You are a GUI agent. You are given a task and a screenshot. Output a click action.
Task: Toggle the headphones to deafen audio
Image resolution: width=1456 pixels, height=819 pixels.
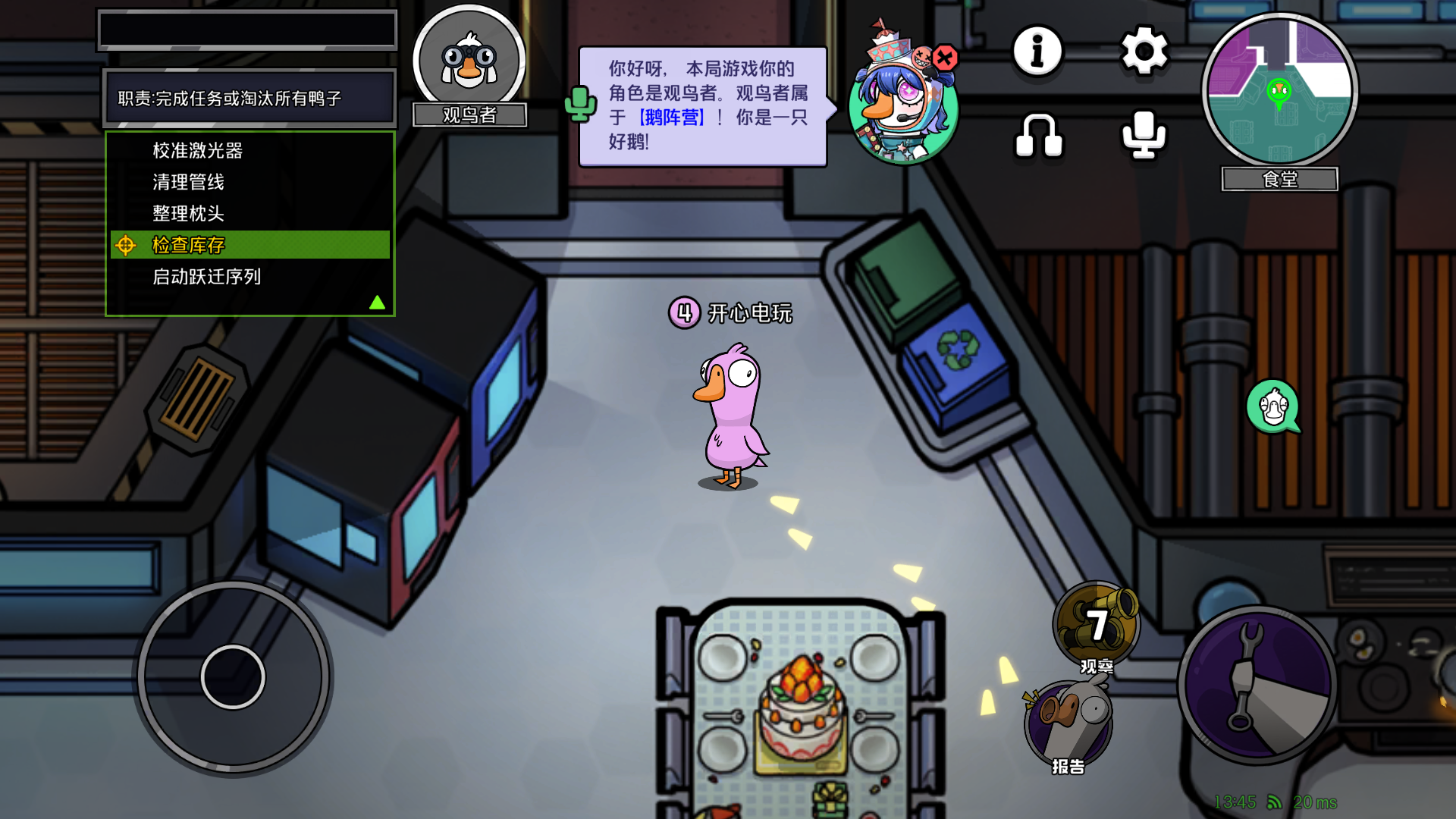point(1037,135)
